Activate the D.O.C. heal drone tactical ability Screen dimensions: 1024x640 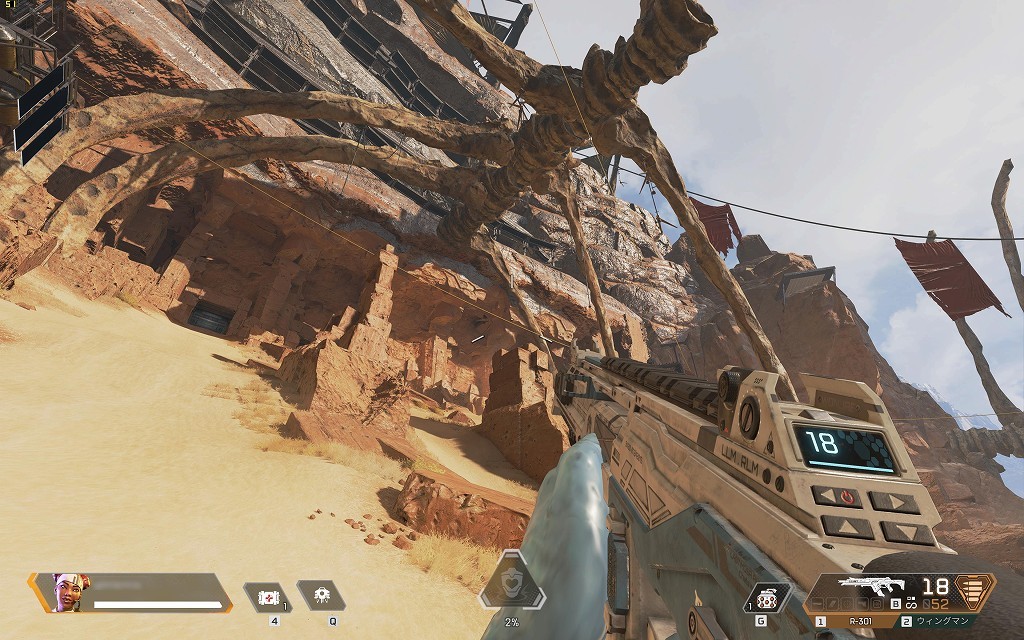pos(320,596)
